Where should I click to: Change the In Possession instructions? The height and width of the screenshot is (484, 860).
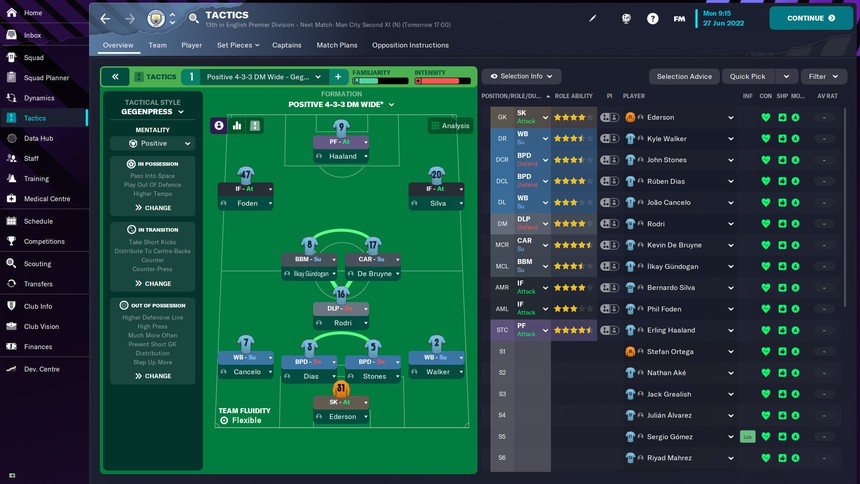click(x=152, y=208)
